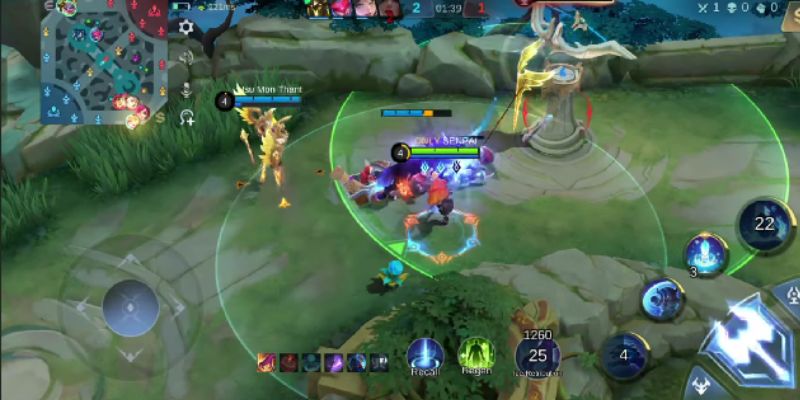800x400 pixels.
Task: Use the skill with level-up number 3
Action: point(706,253)
